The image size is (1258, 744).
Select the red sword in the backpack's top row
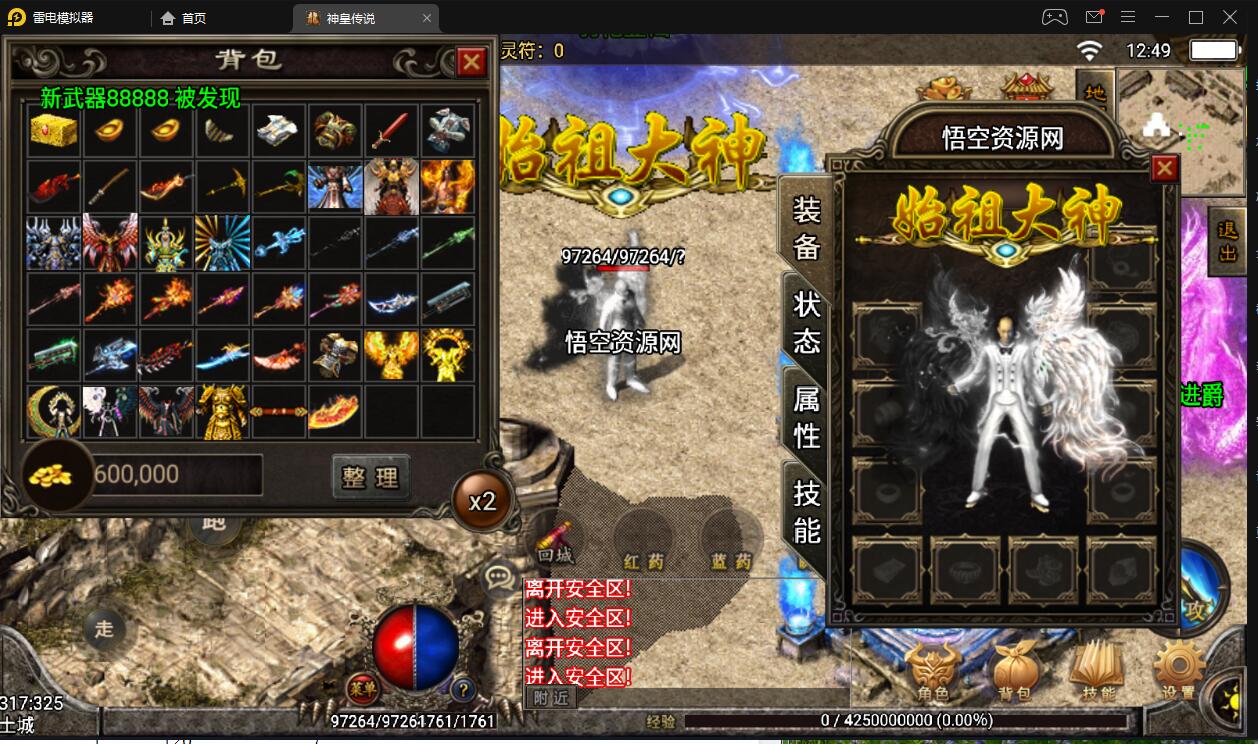(391, 130)
